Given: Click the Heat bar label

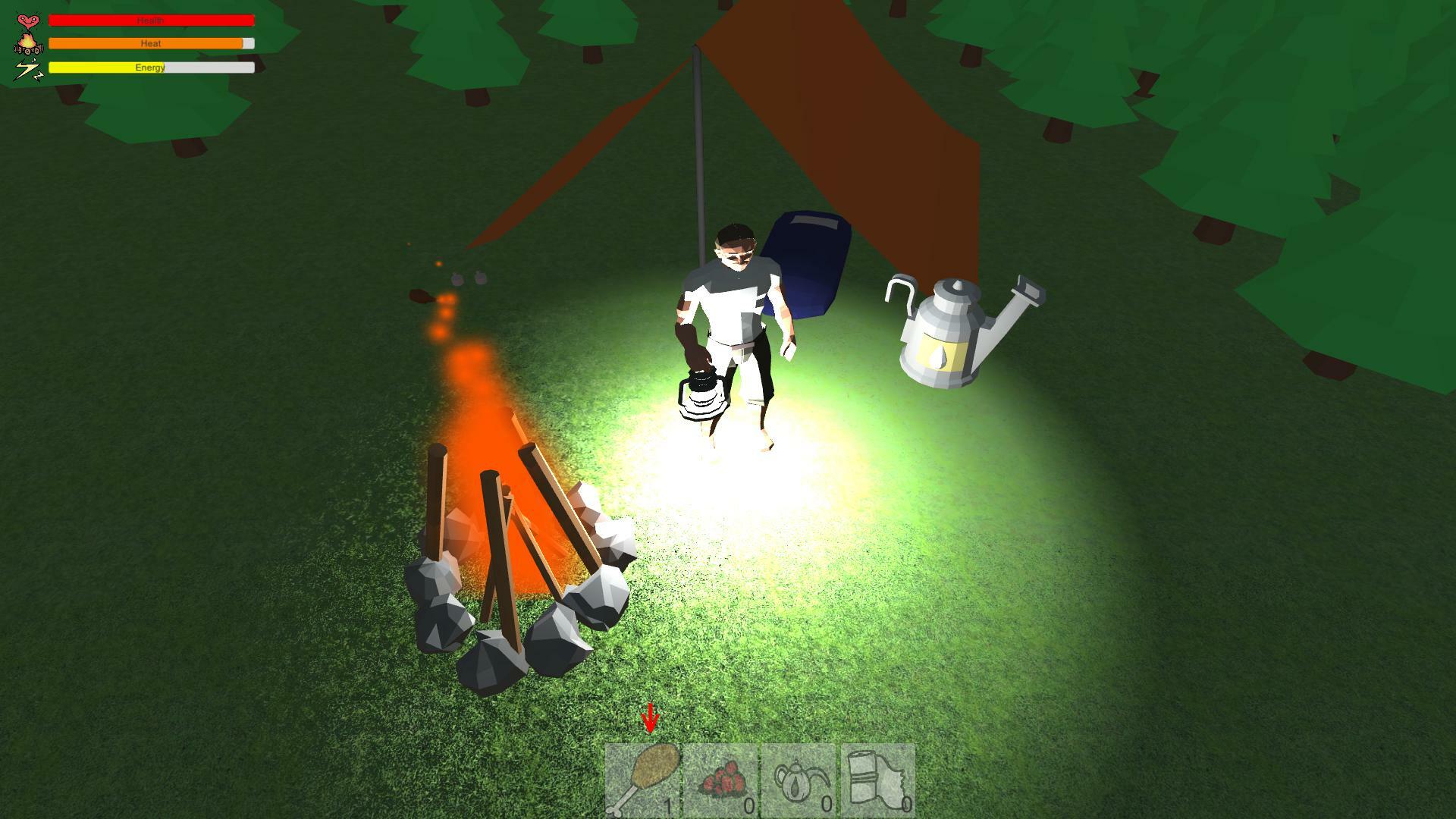Looking at the screenshot, I should pyautogui.click(x=150, y=43).
